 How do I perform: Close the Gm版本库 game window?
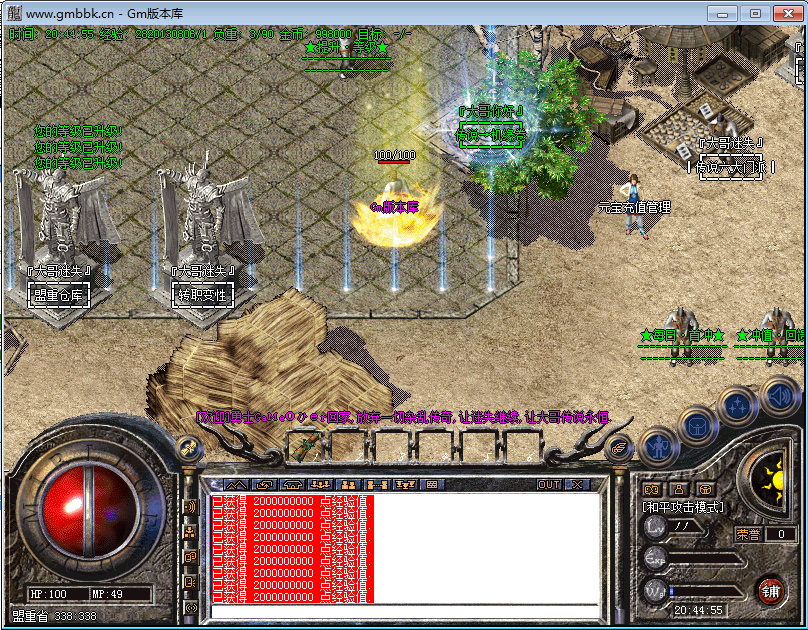pyautogui.click(x=786, y=13)
